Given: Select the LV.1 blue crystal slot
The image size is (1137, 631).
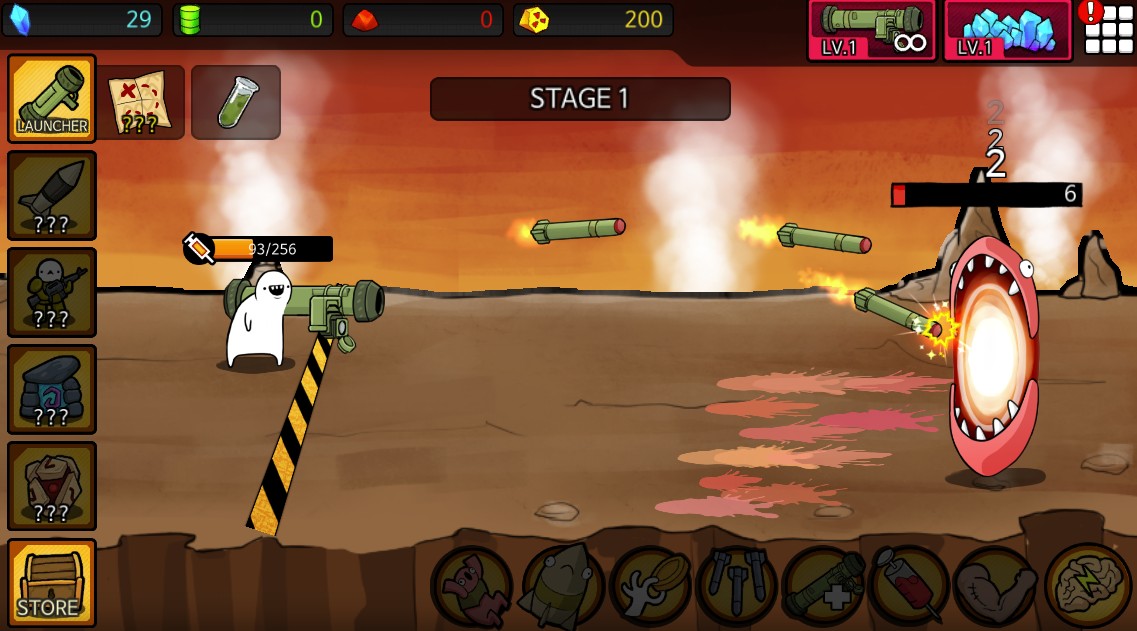Looking at the screenshot, I should point(1007,30).
